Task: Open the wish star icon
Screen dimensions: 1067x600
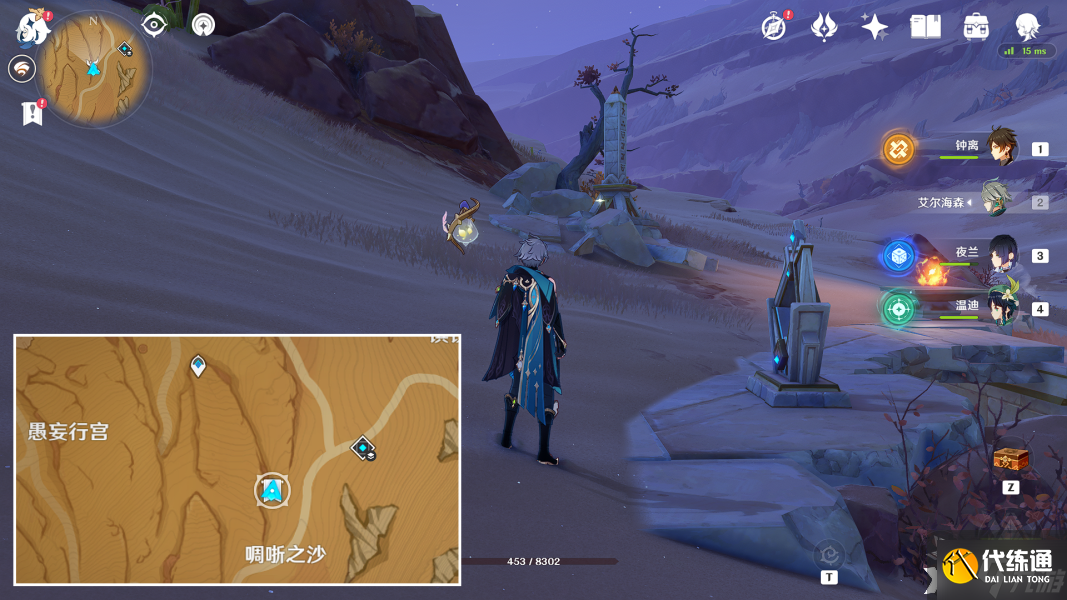Action: [x=875, y=27]
